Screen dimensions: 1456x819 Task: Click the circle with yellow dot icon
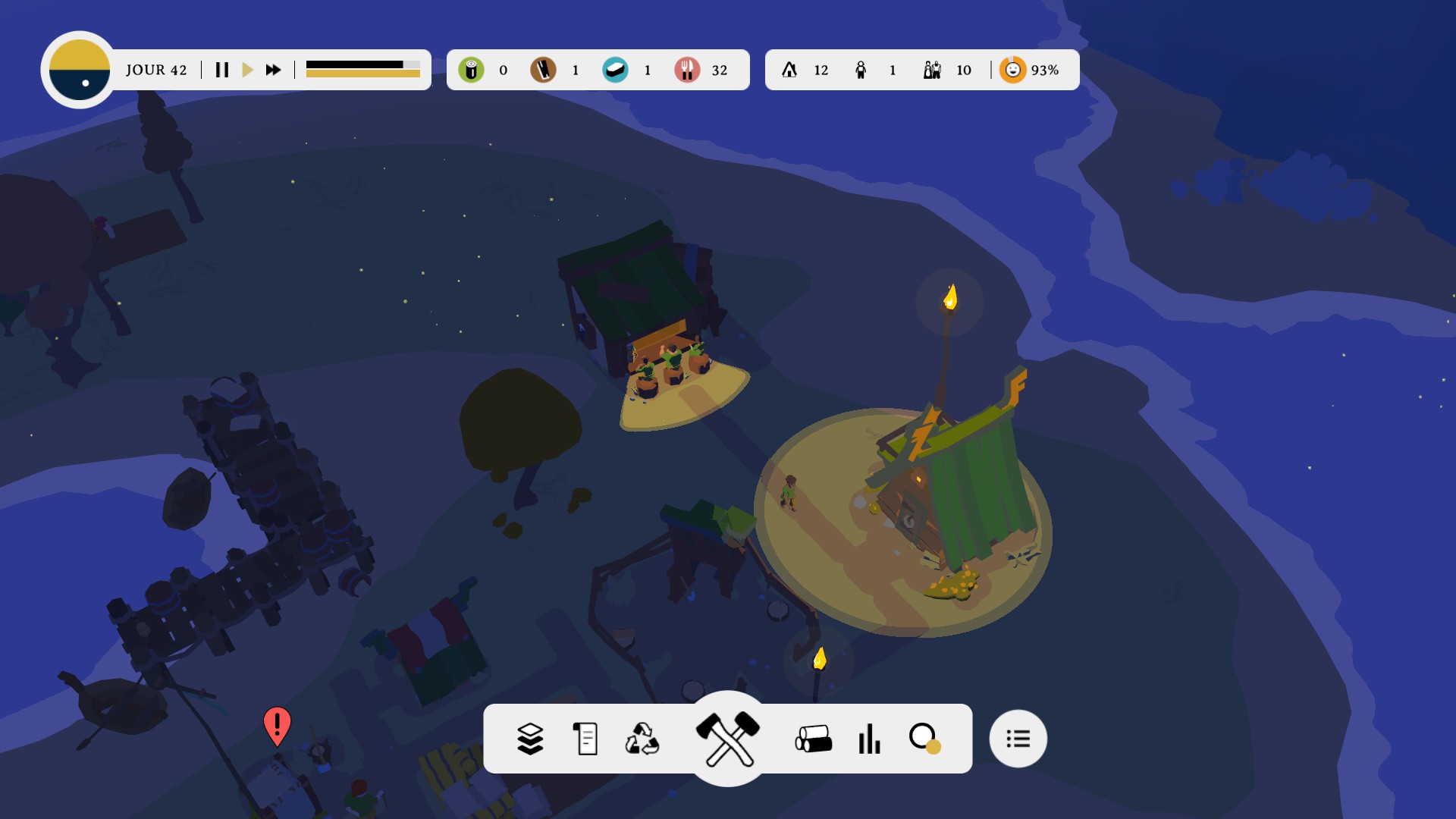point(924,738)
